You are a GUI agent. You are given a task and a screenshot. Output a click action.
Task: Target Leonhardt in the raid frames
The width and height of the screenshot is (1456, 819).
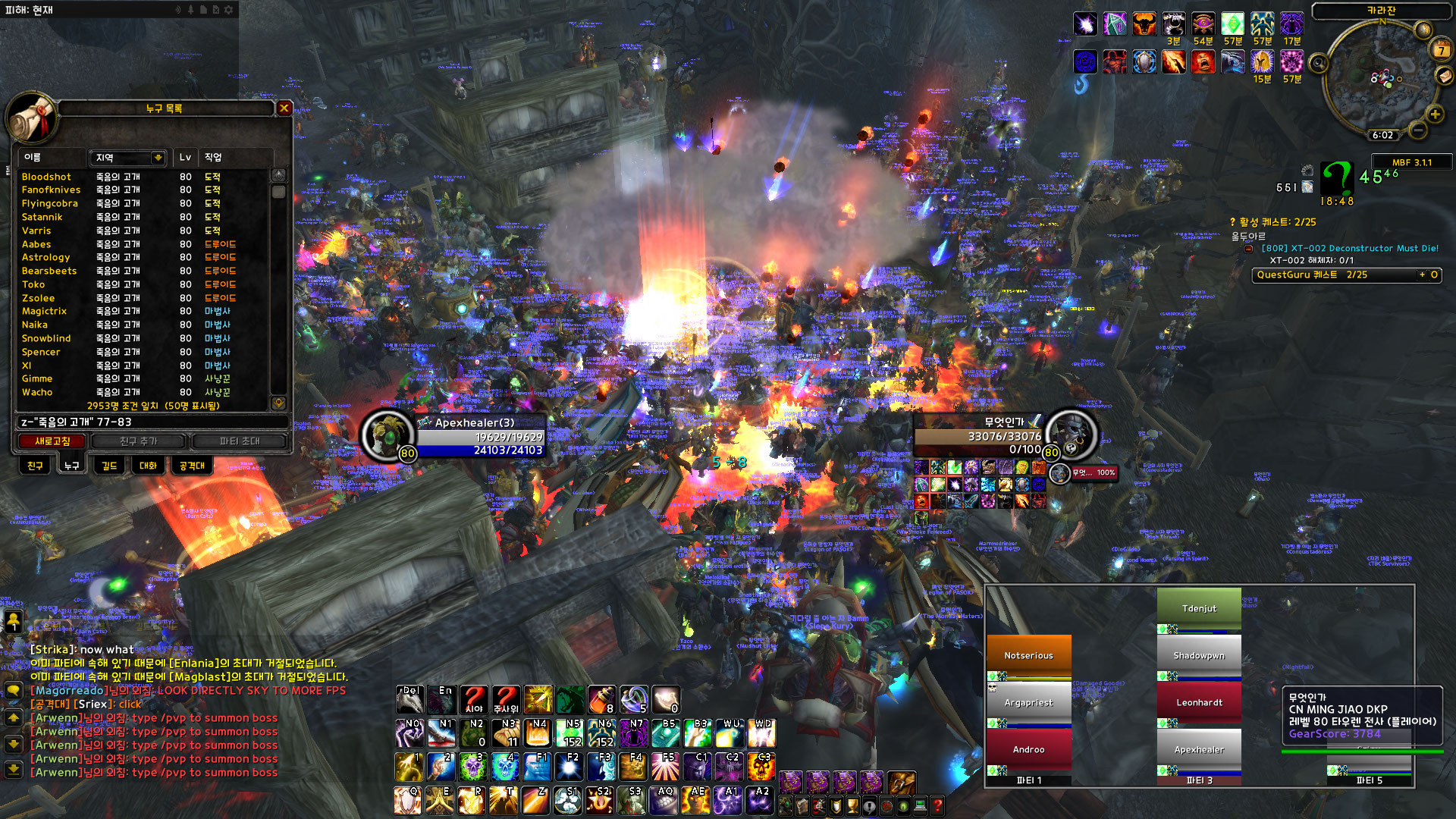coord(1199,702)
